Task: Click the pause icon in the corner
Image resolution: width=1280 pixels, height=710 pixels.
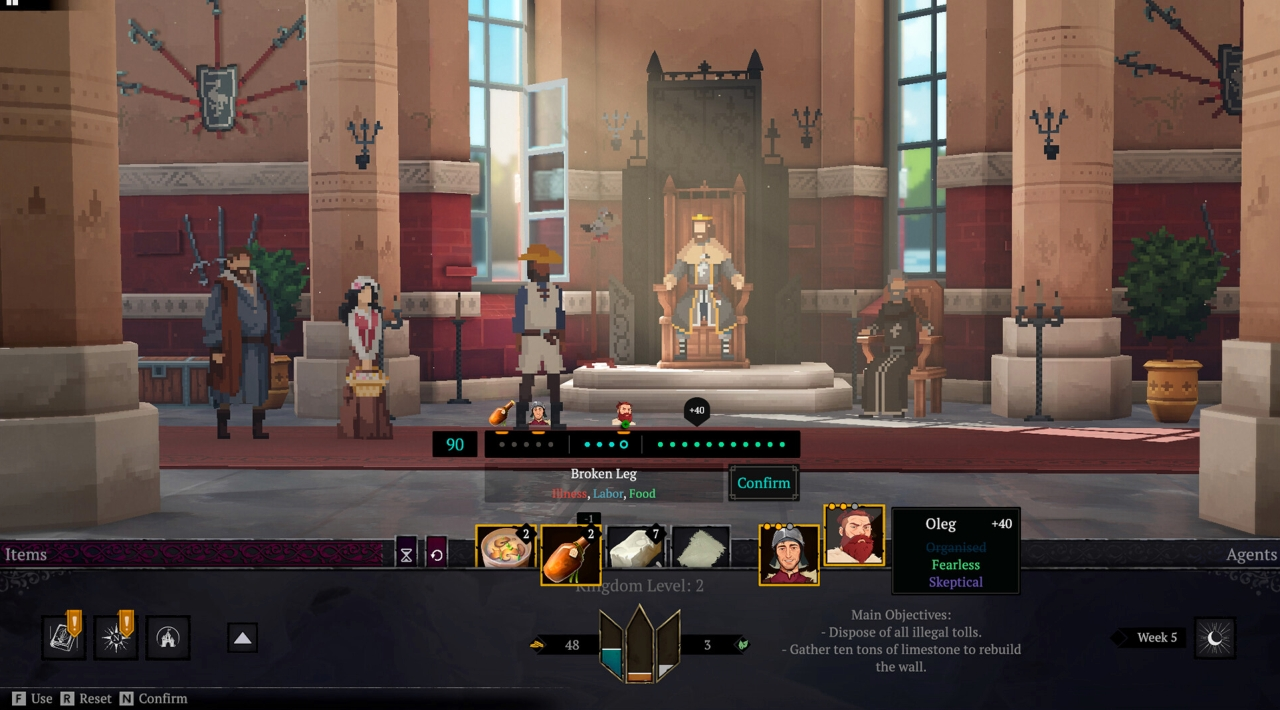Action: [x=13, y=4]
